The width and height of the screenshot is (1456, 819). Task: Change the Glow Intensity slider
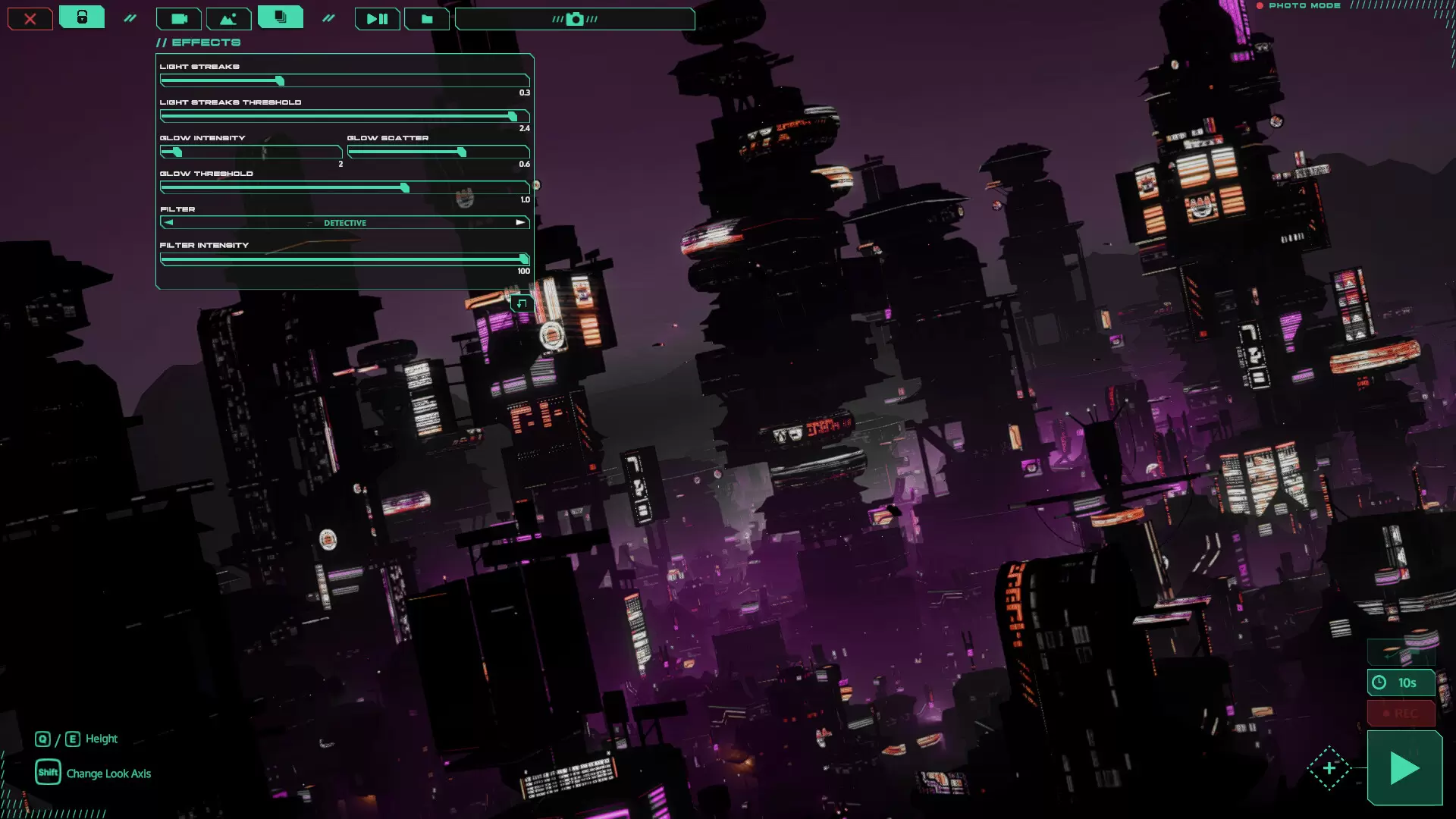click(177, 152)
